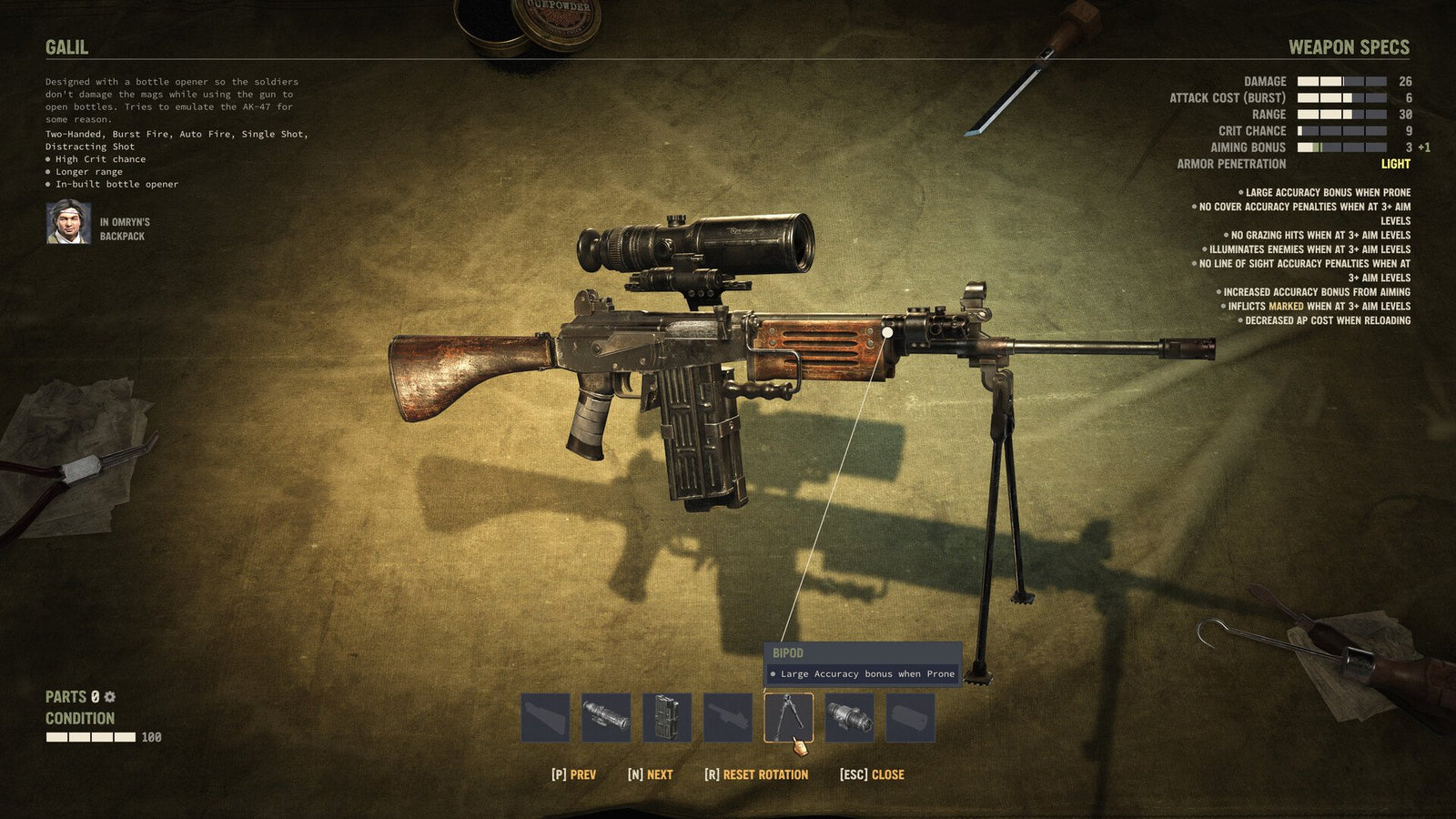Click the white bipod marker on the rifle
Screen dimensions: 1456x819
coord(887,333)
